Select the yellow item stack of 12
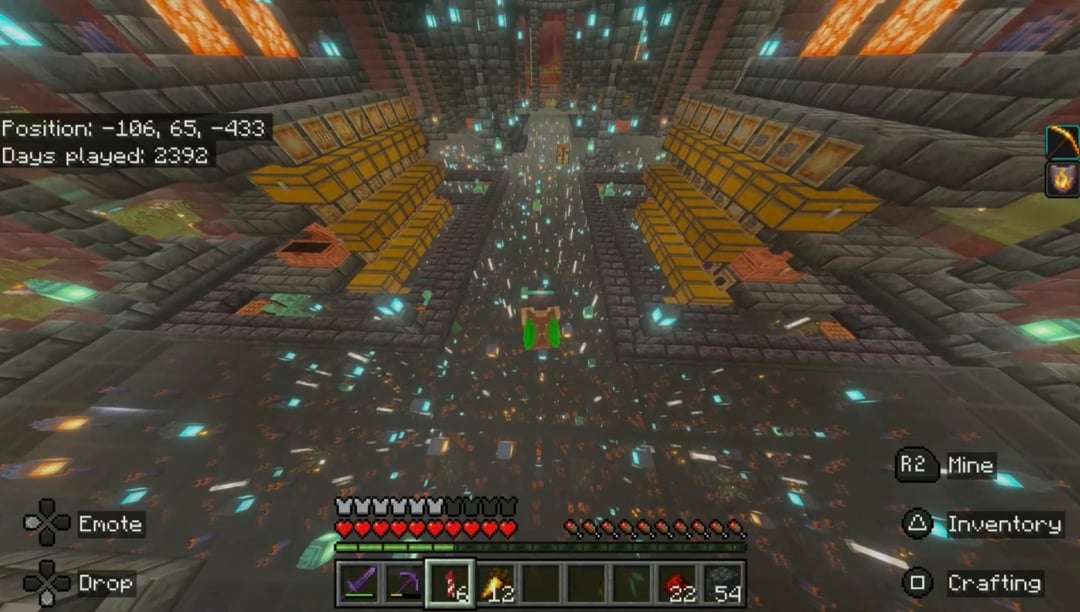 [495, 583]
